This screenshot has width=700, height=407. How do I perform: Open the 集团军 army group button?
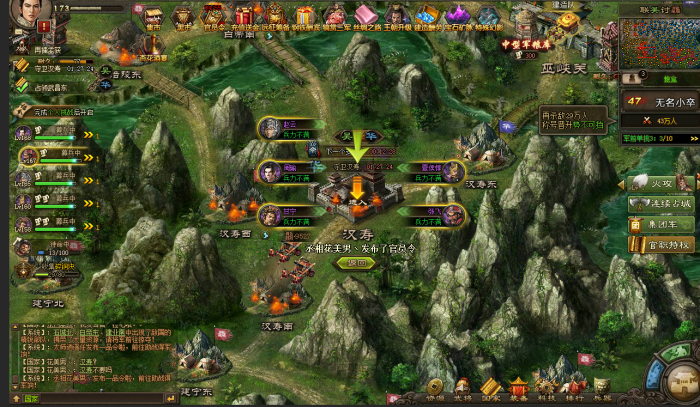661,223
